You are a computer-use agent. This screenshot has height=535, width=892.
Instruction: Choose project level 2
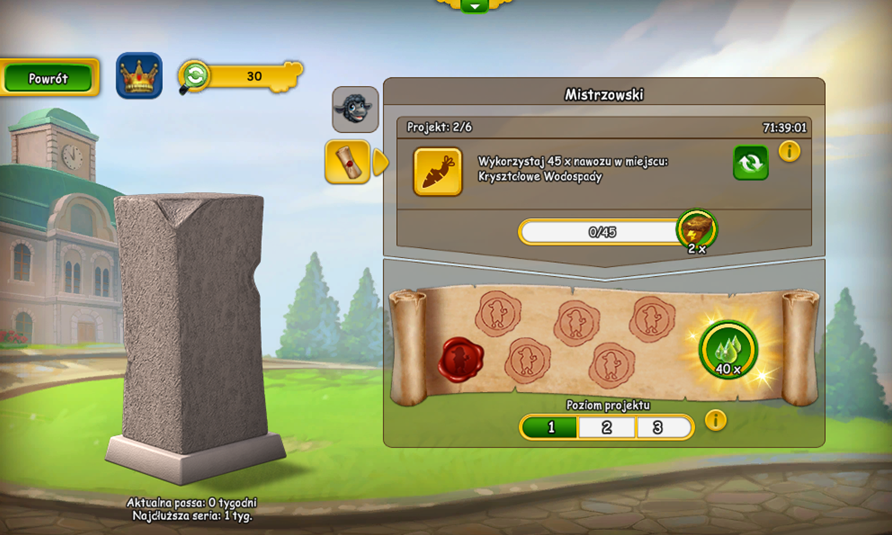607,428
